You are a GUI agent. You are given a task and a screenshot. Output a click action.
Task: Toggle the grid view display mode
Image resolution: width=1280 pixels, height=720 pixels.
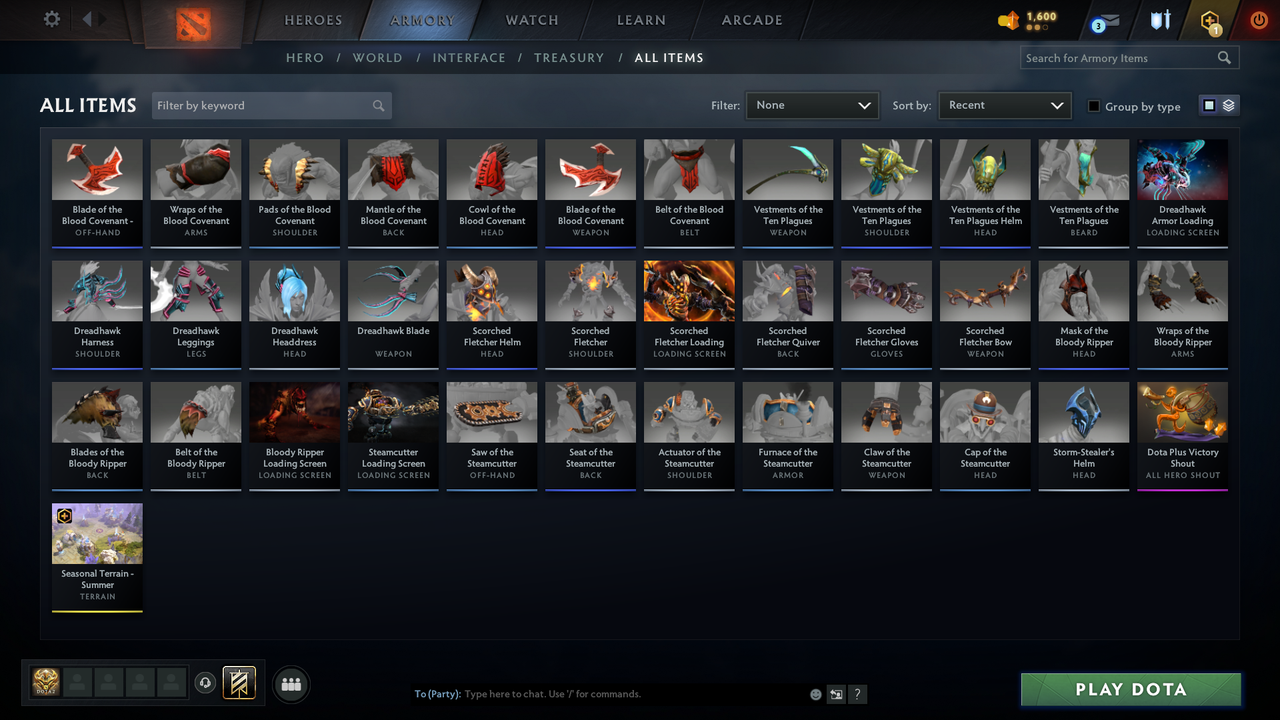[1210, 104]
